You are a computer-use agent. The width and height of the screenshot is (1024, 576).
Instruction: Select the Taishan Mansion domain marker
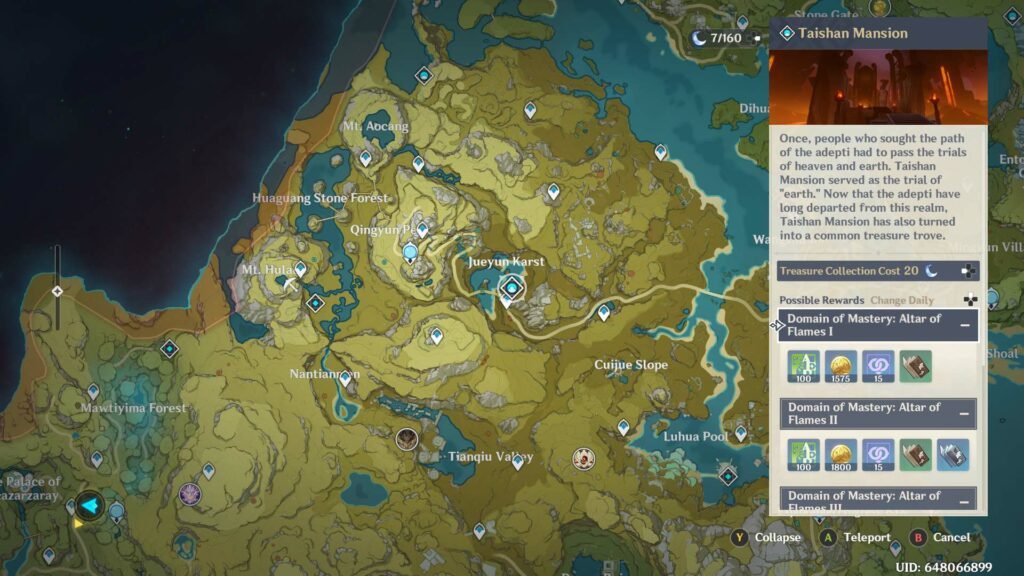click(513, 288)
